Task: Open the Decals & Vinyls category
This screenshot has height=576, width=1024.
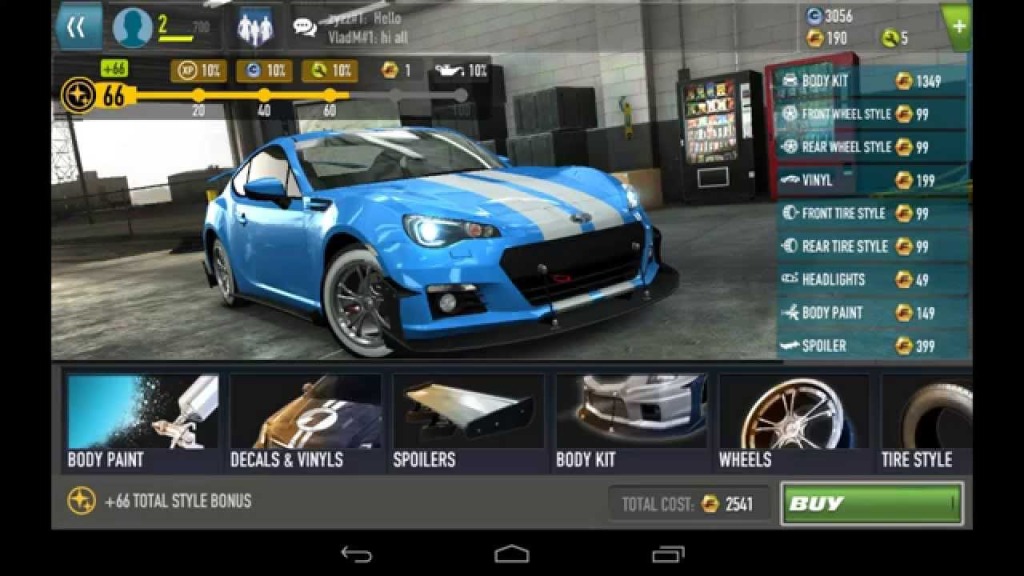Action: pos(305,422)
